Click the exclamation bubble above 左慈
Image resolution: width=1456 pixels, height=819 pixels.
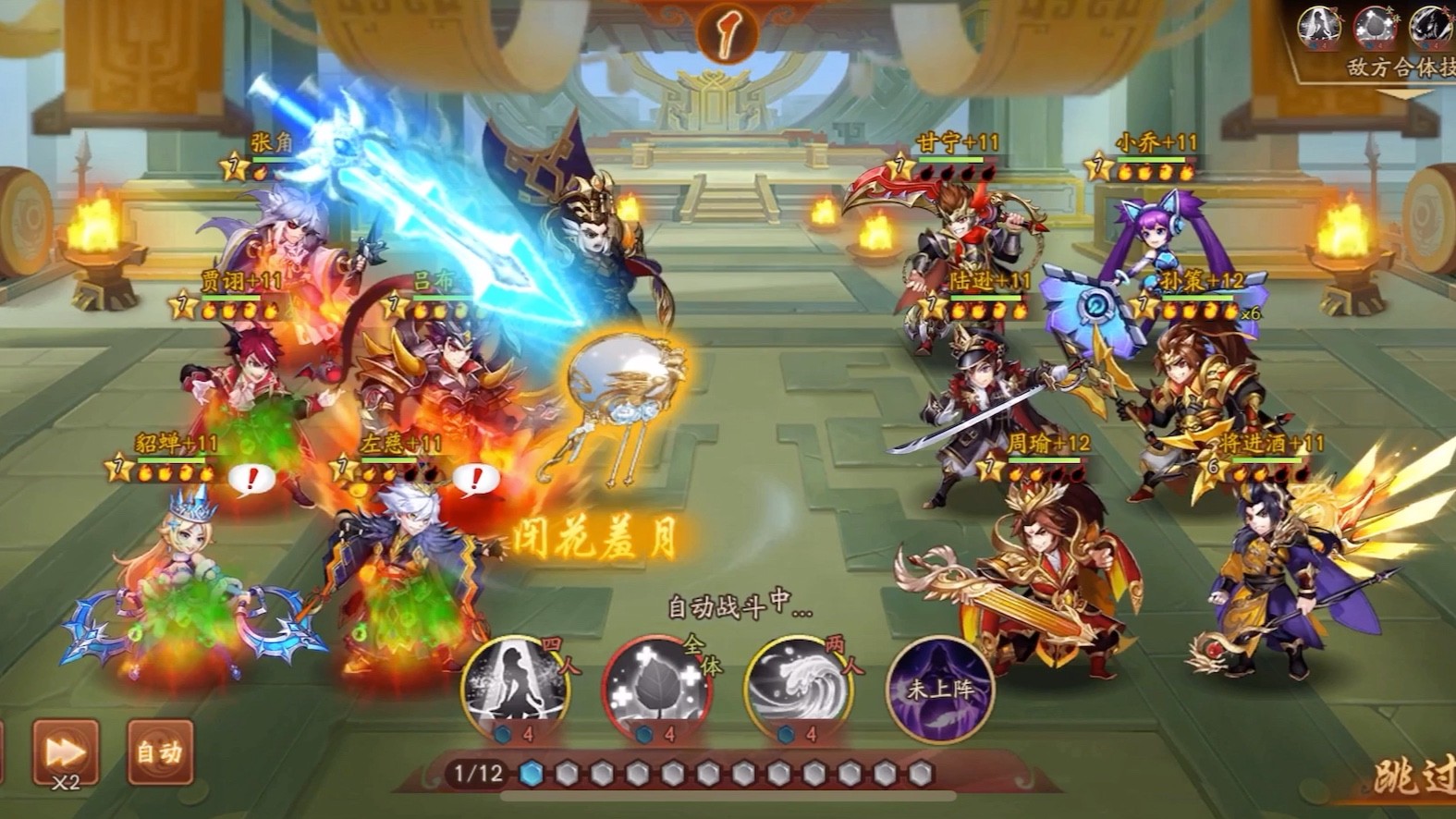477,479
